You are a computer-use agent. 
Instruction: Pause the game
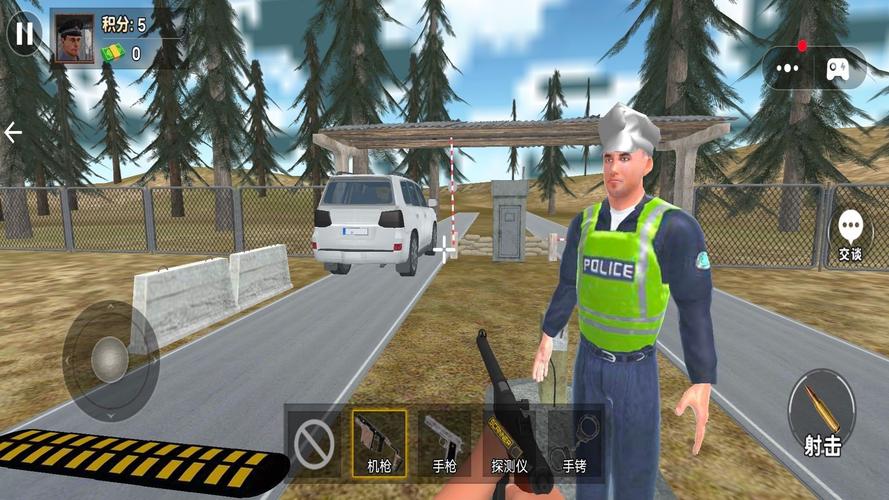click(x=24, y=34)
